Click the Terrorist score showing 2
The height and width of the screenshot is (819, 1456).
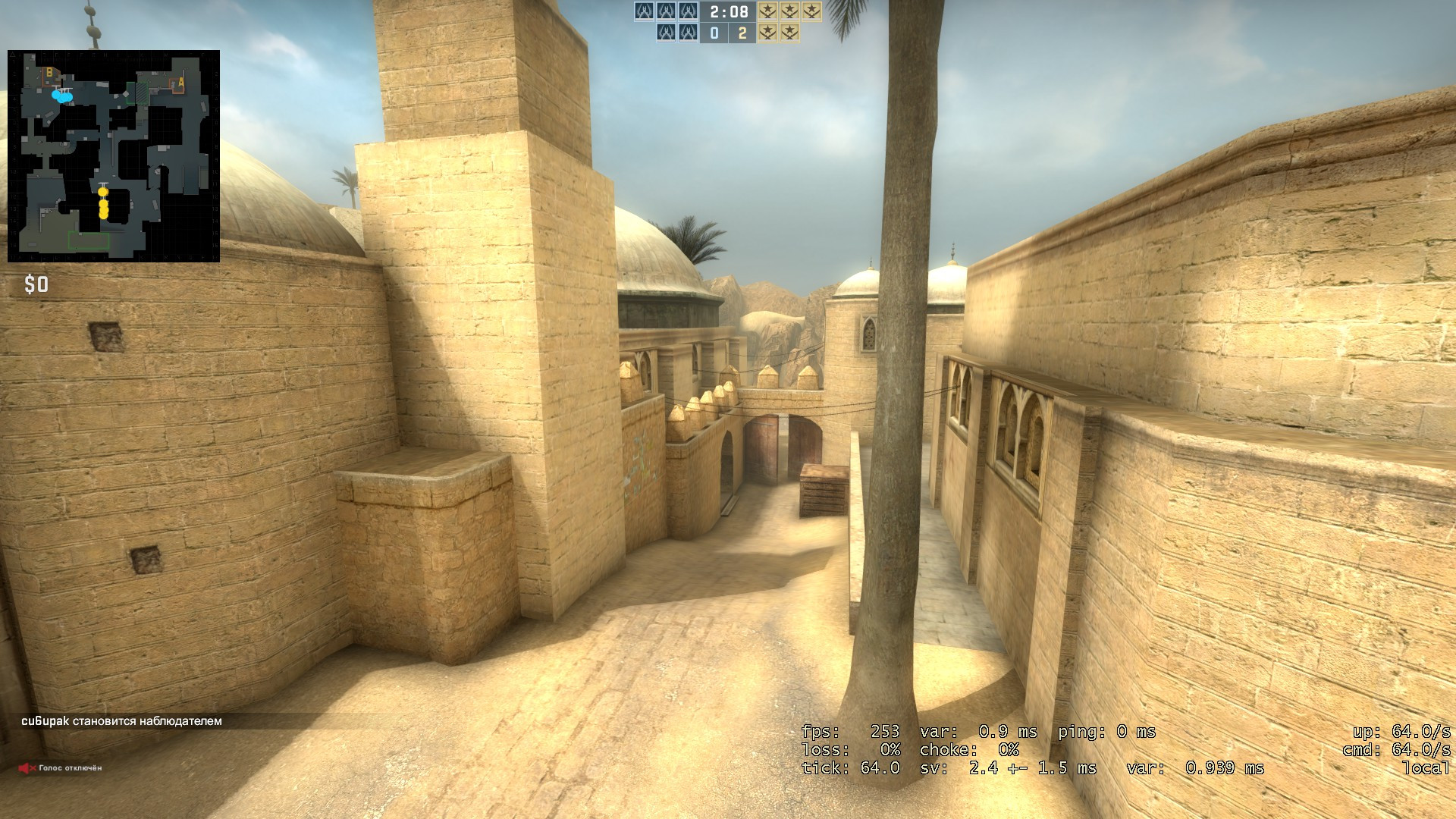click(x=742, y=34)
